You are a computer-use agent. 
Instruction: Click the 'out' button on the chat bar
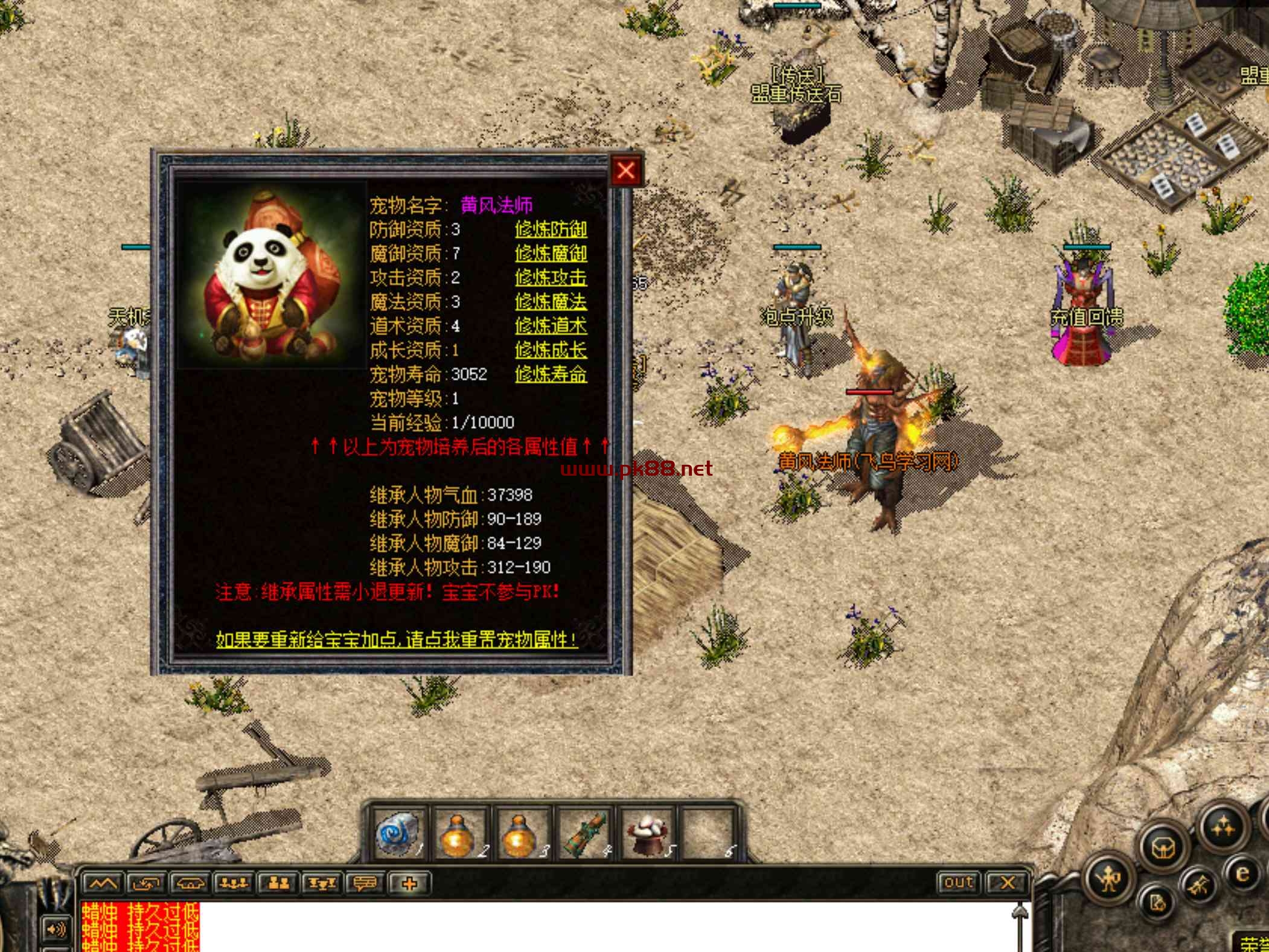(x=958, y=883)
